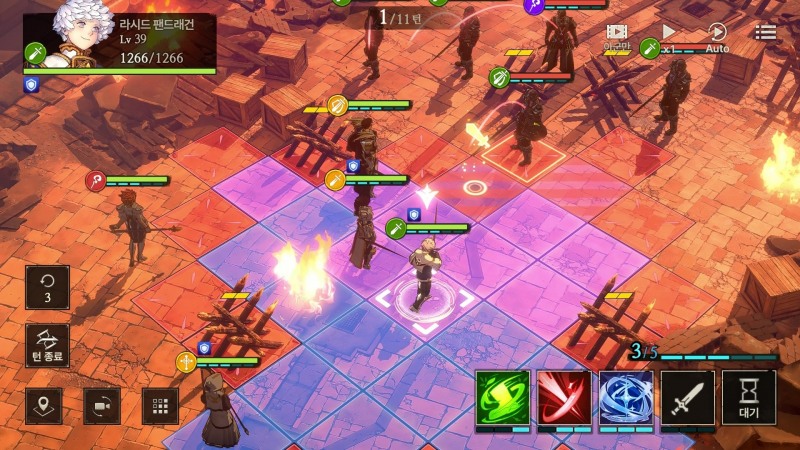Change the x1 battle speed
The height and width of the screenshot is (450, 800).
(669, 38)
